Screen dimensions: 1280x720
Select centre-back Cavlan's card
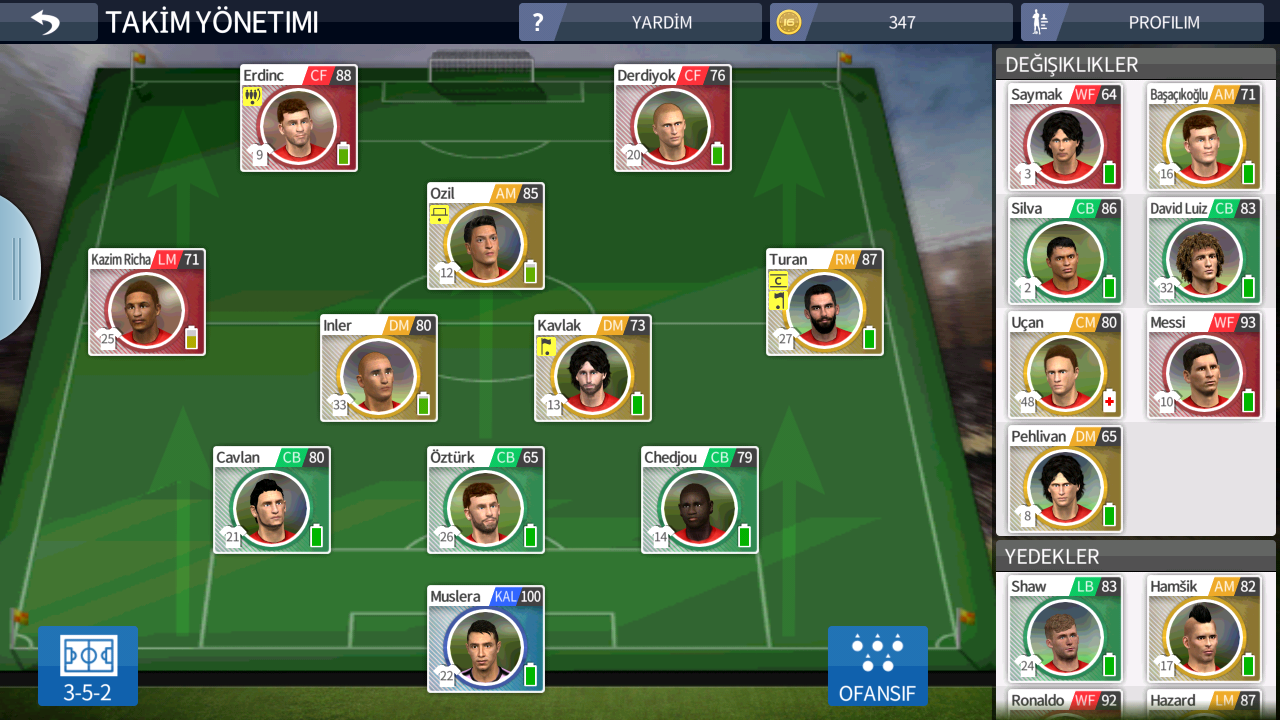point(272,500)
